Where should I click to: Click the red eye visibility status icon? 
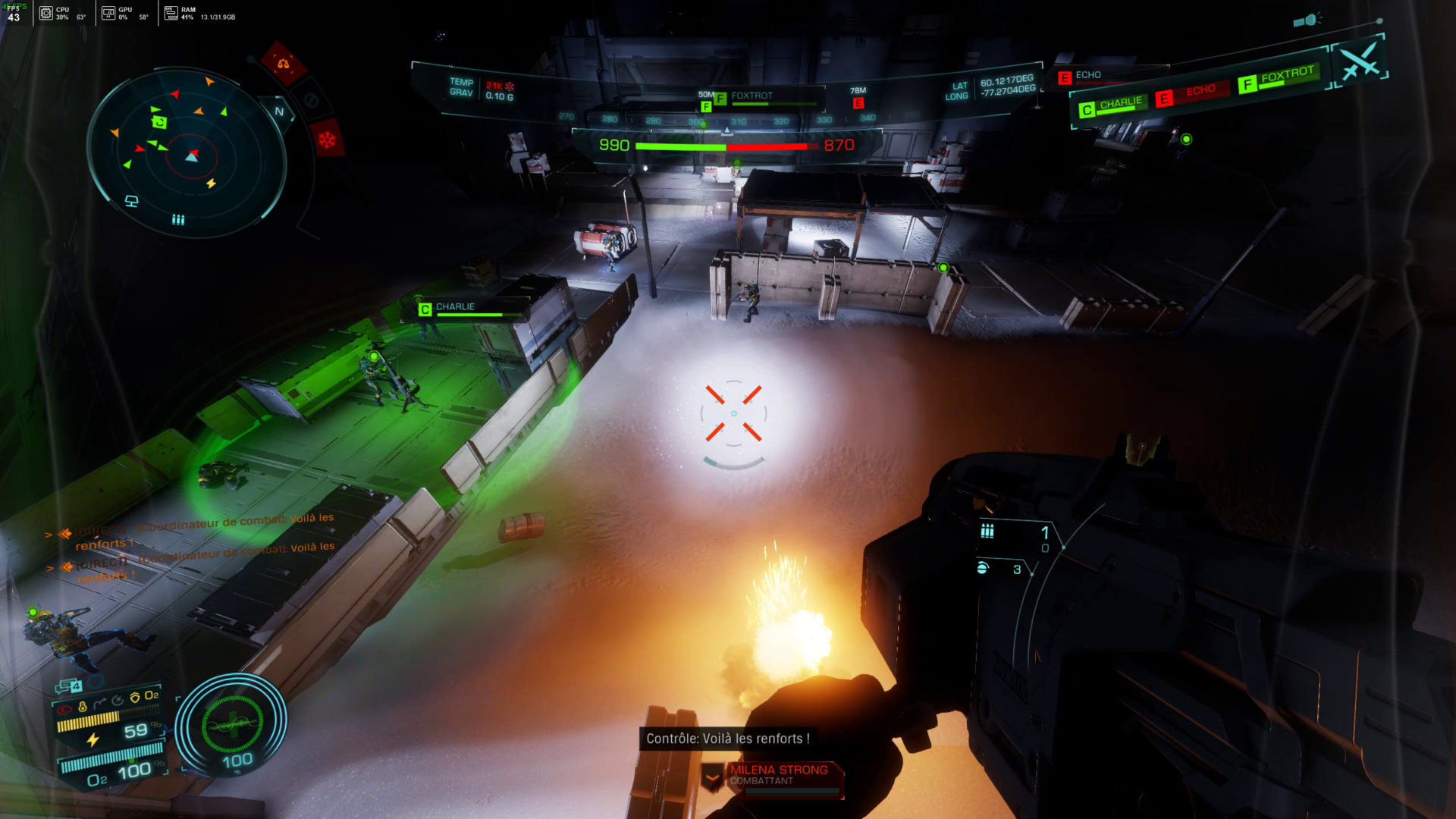[65, 710]
